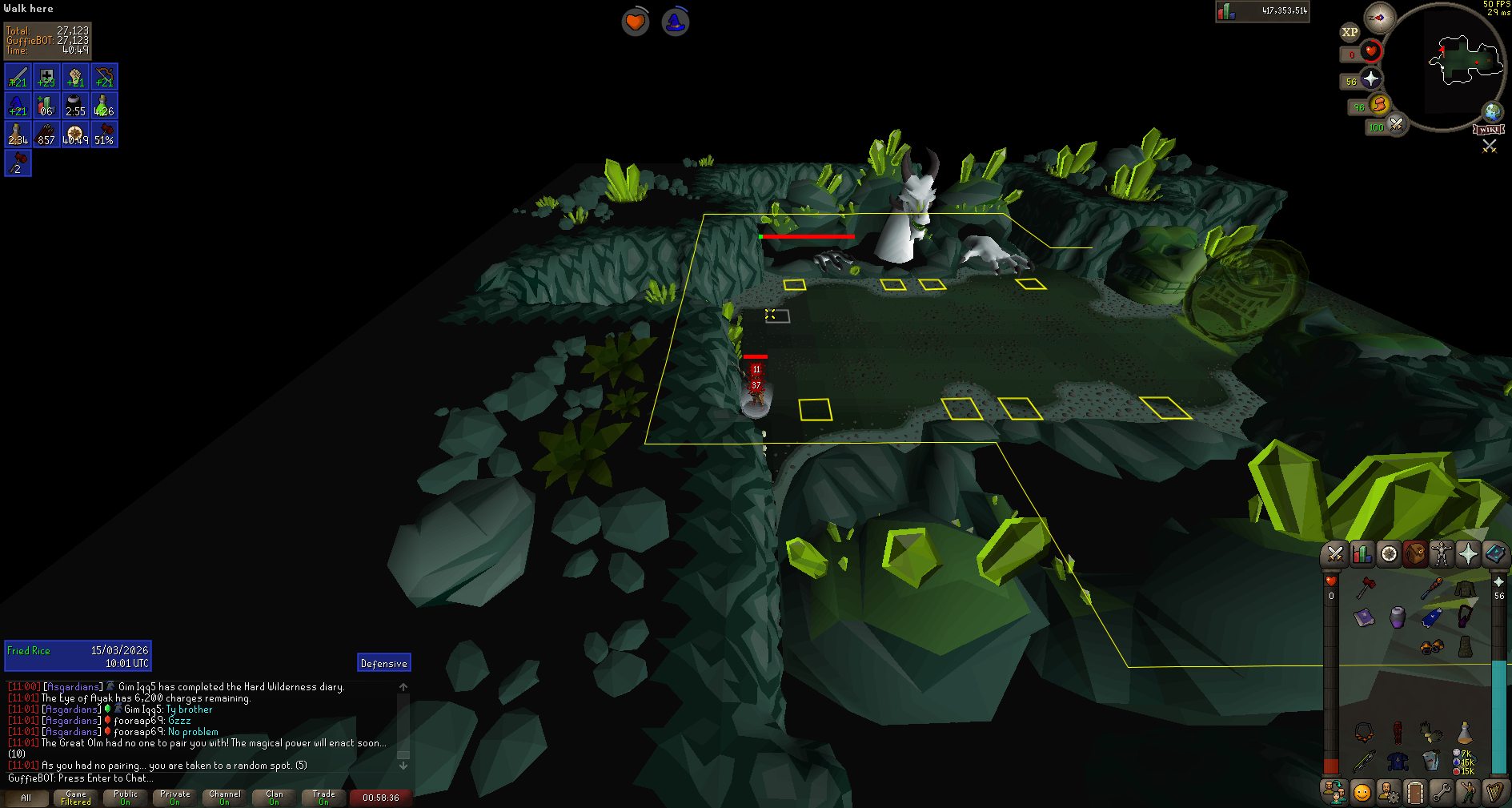Select the potion flask in inventory

pos(1465,732)
